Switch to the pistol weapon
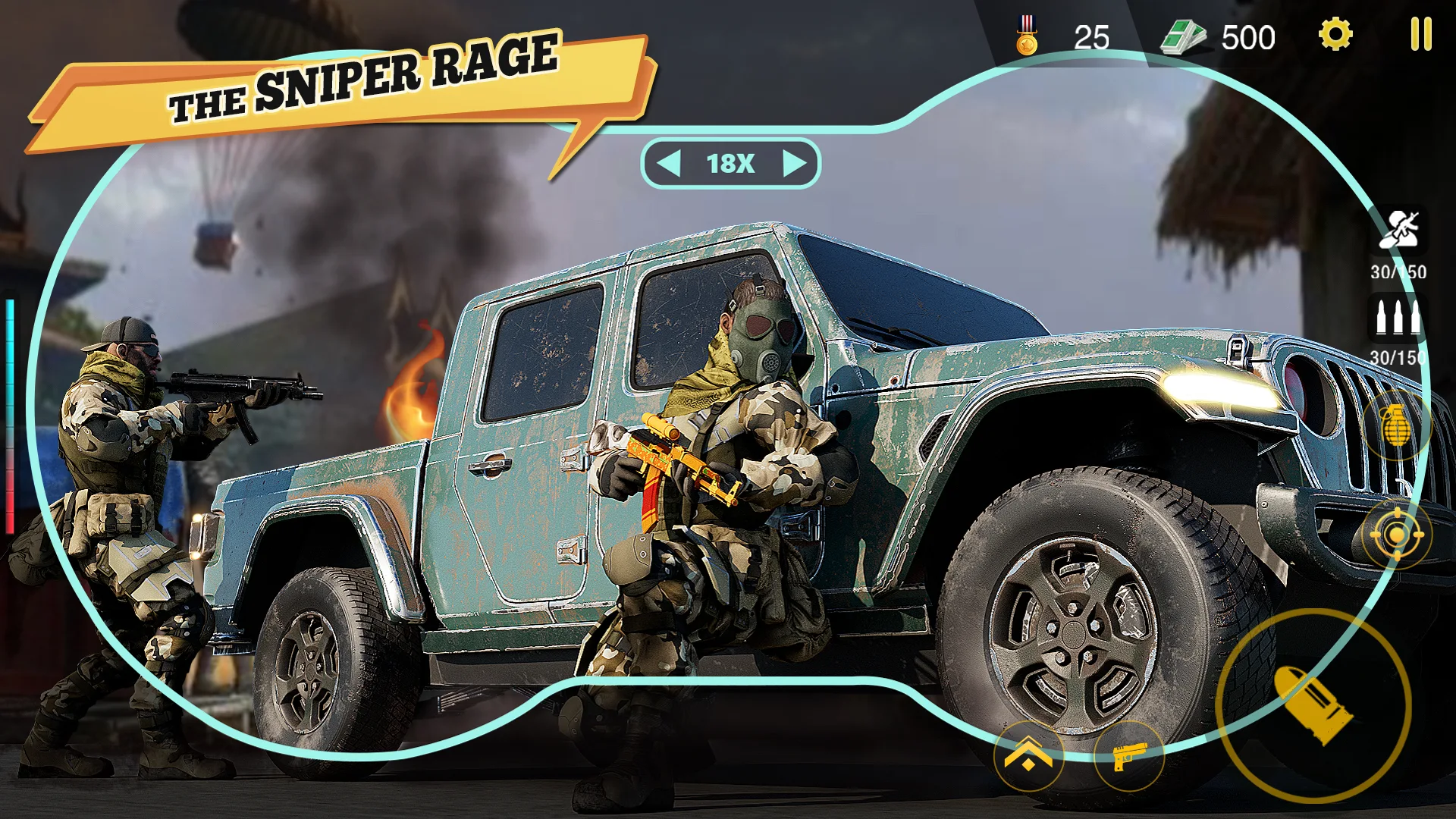1456x819 pixels. (x=1128, y=757)
